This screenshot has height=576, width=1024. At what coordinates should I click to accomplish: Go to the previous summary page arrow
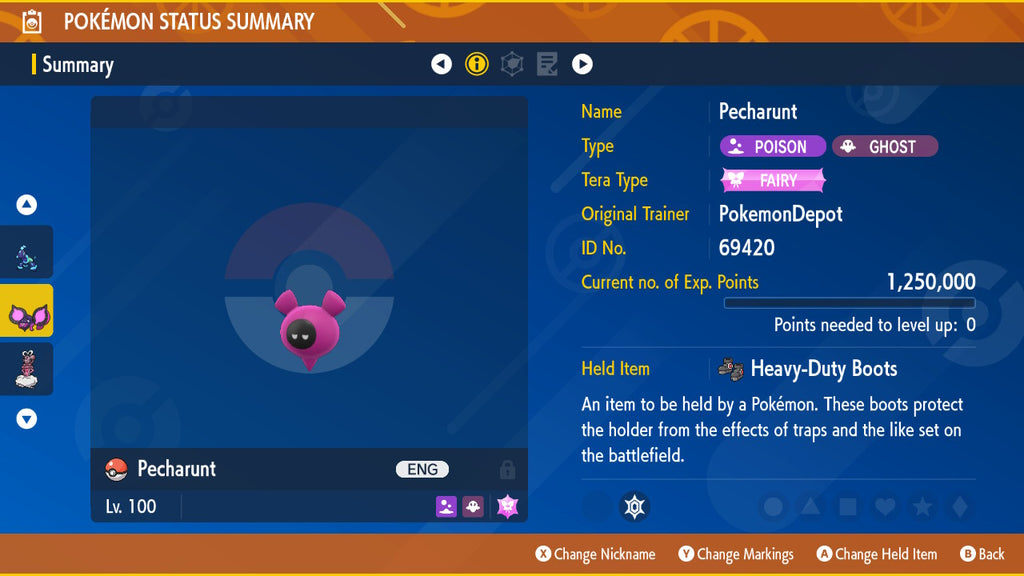[441, 65]
